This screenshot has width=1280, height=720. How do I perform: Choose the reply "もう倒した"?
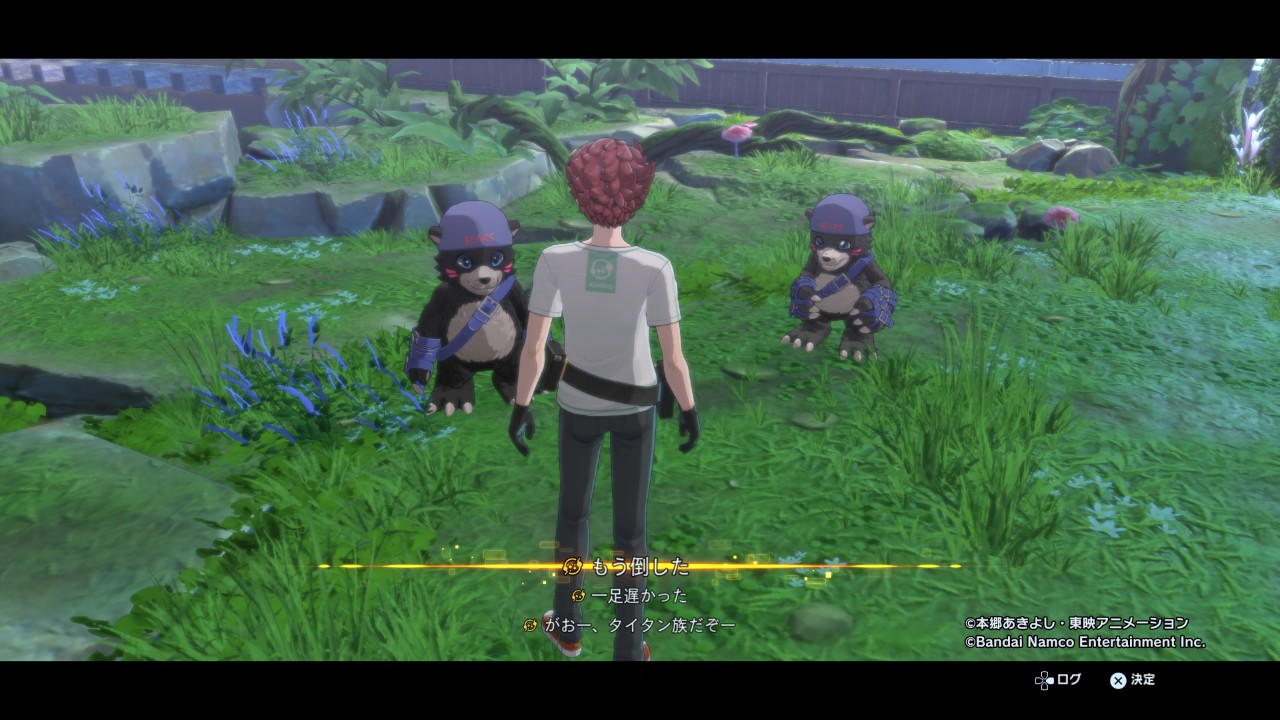pyautogui.click(x=640, y=566)
